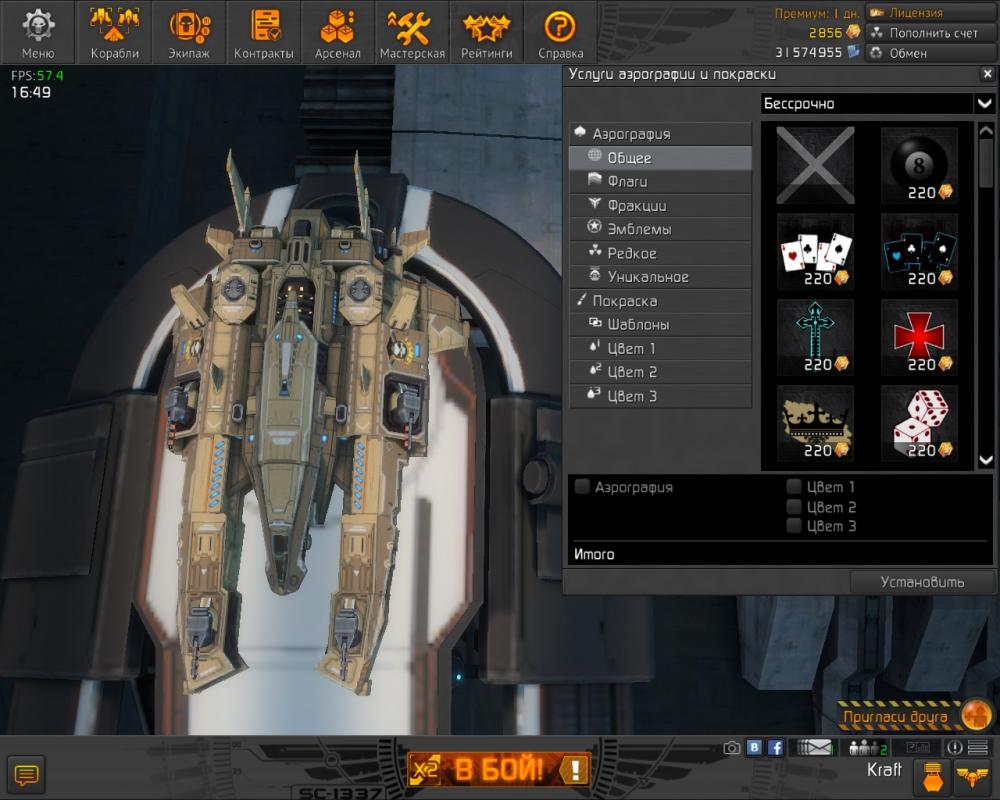
Task: Open the Корабли ships menu
Action: click(x=114, y=32)
